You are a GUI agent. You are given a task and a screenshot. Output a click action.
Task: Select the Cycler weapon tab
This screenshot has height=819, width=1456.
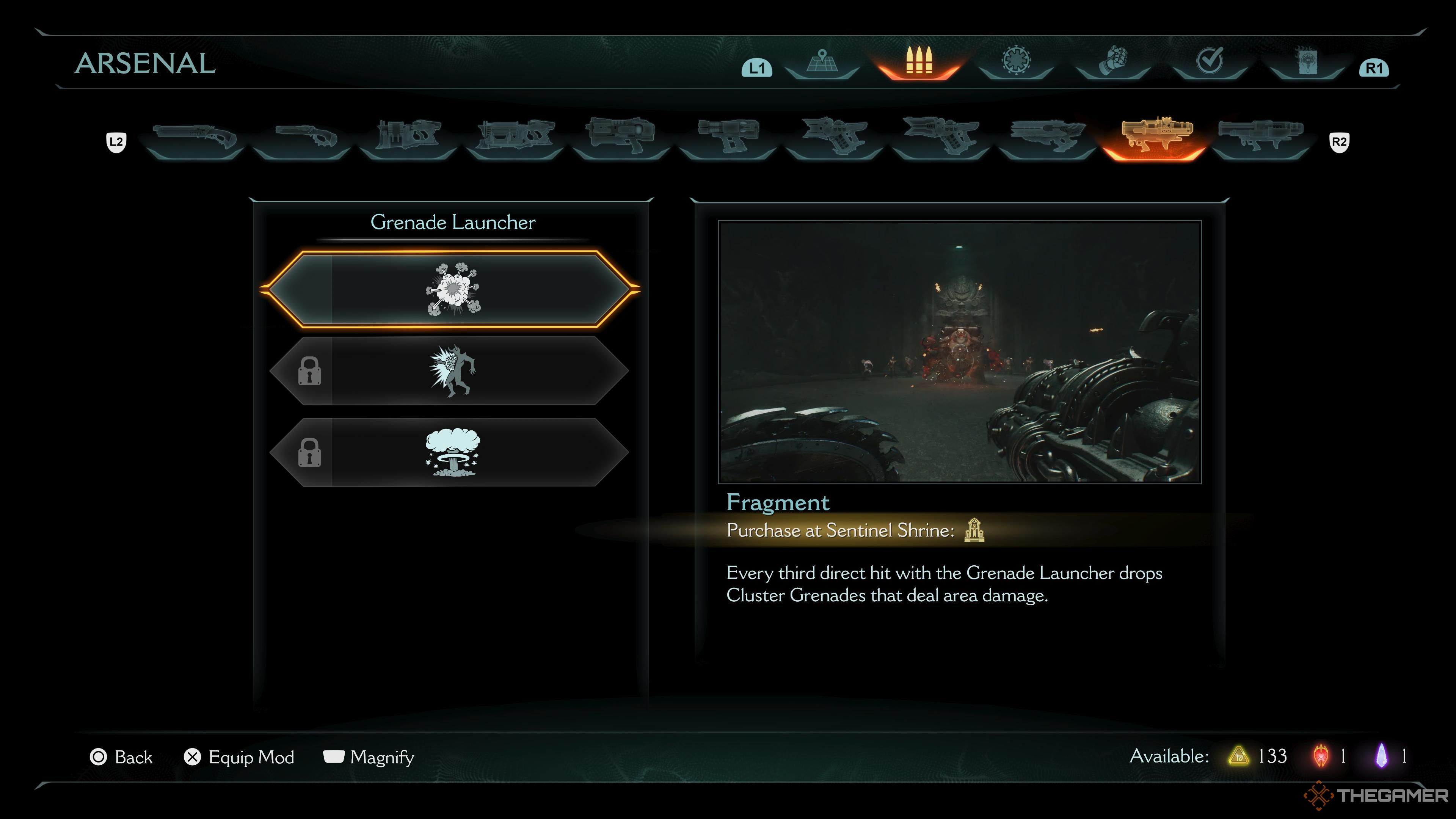(x=728, y=138)
